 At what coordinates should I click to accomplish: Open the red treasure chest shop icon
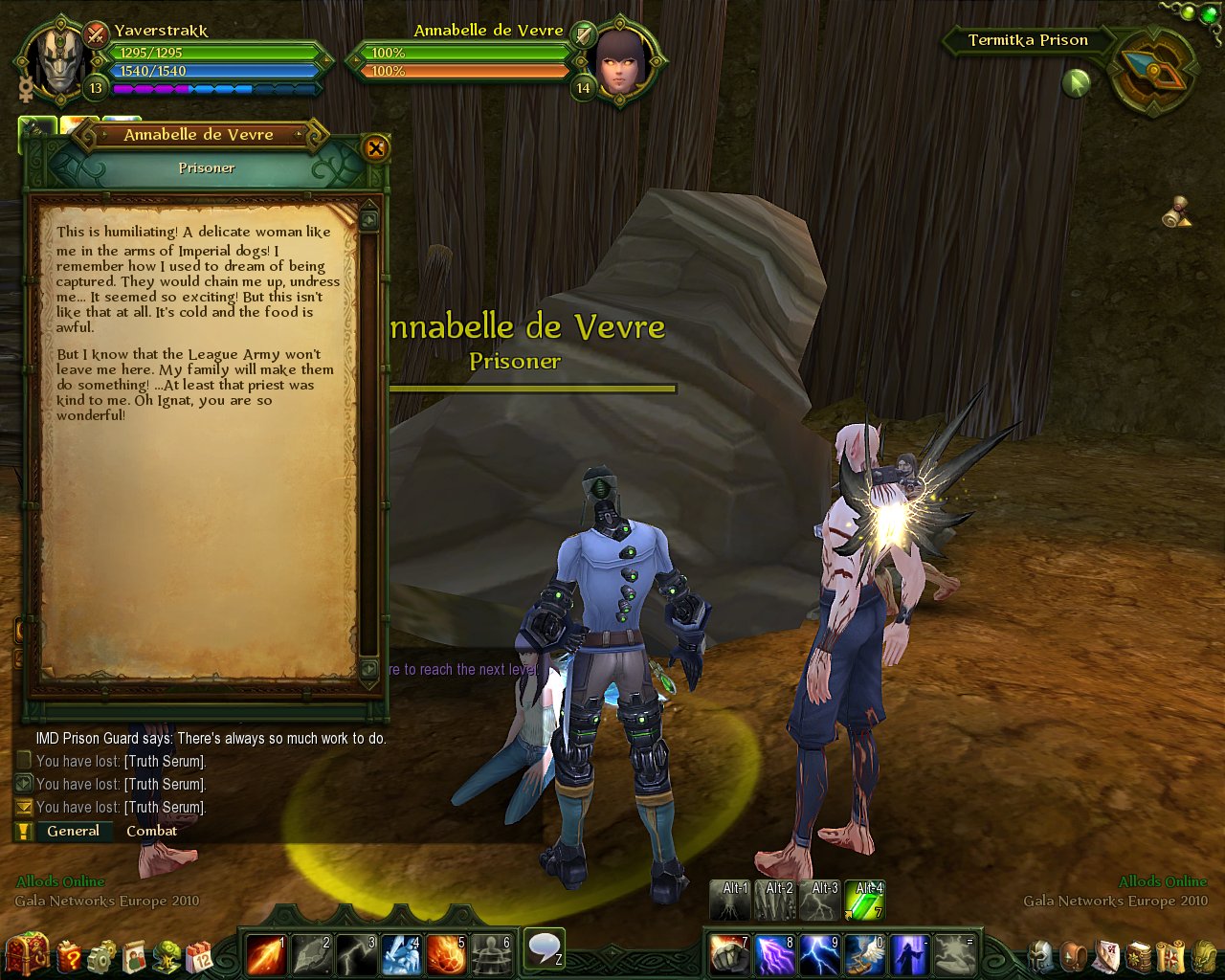[27, 953]
